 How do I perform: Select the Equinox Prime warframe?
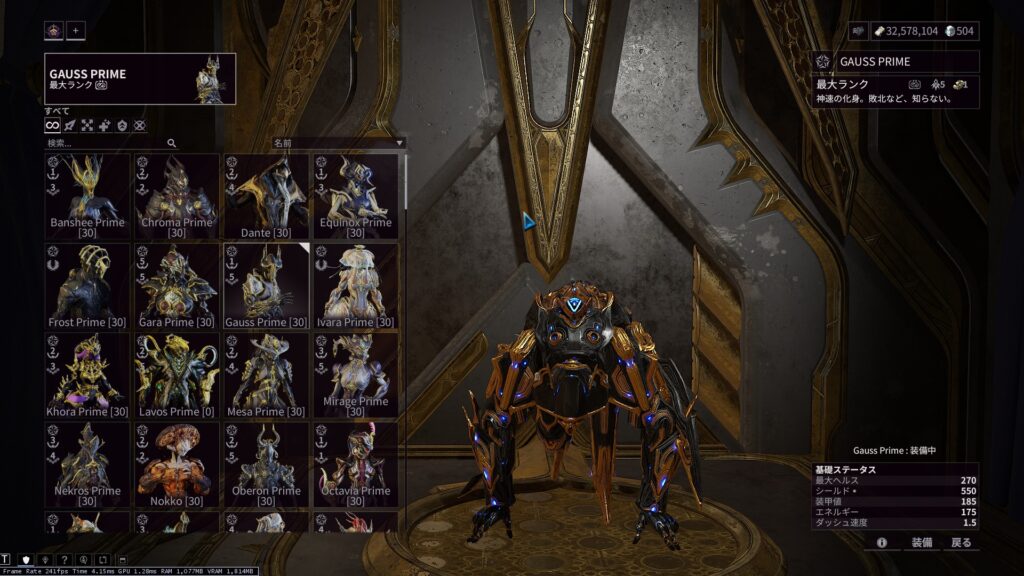(355, 196)
